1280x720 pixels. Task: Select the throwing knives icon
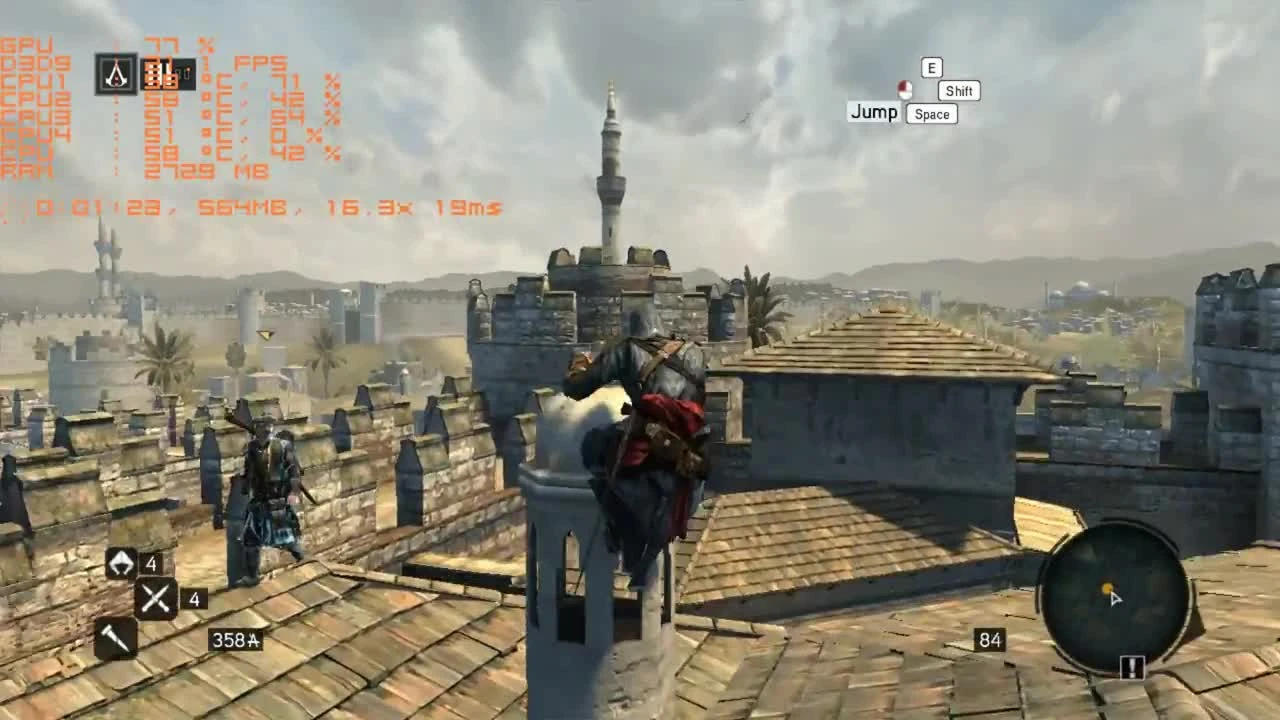[156, 597]
